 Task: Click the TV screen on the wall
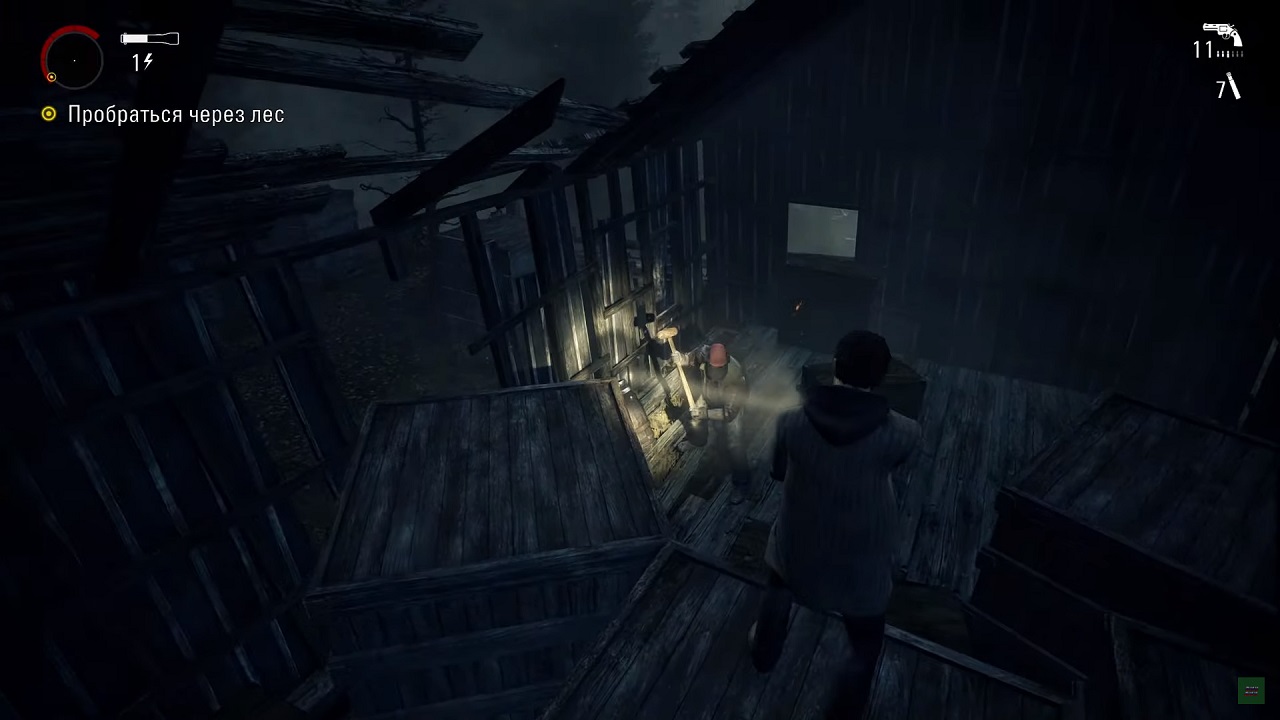(822, 229)
